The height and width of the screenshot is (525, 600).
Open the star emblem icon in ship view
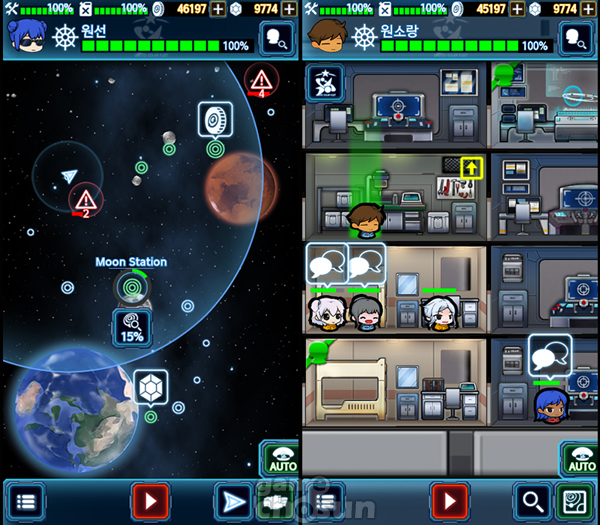point(326,83)
